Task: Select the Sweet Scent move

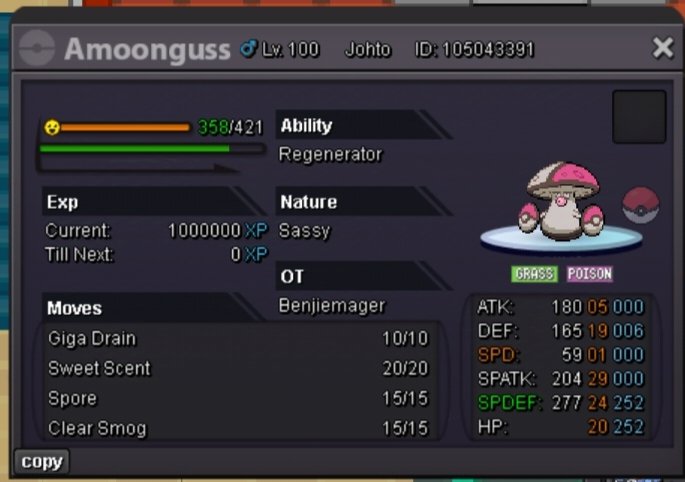Action: [x=238, y=369]
